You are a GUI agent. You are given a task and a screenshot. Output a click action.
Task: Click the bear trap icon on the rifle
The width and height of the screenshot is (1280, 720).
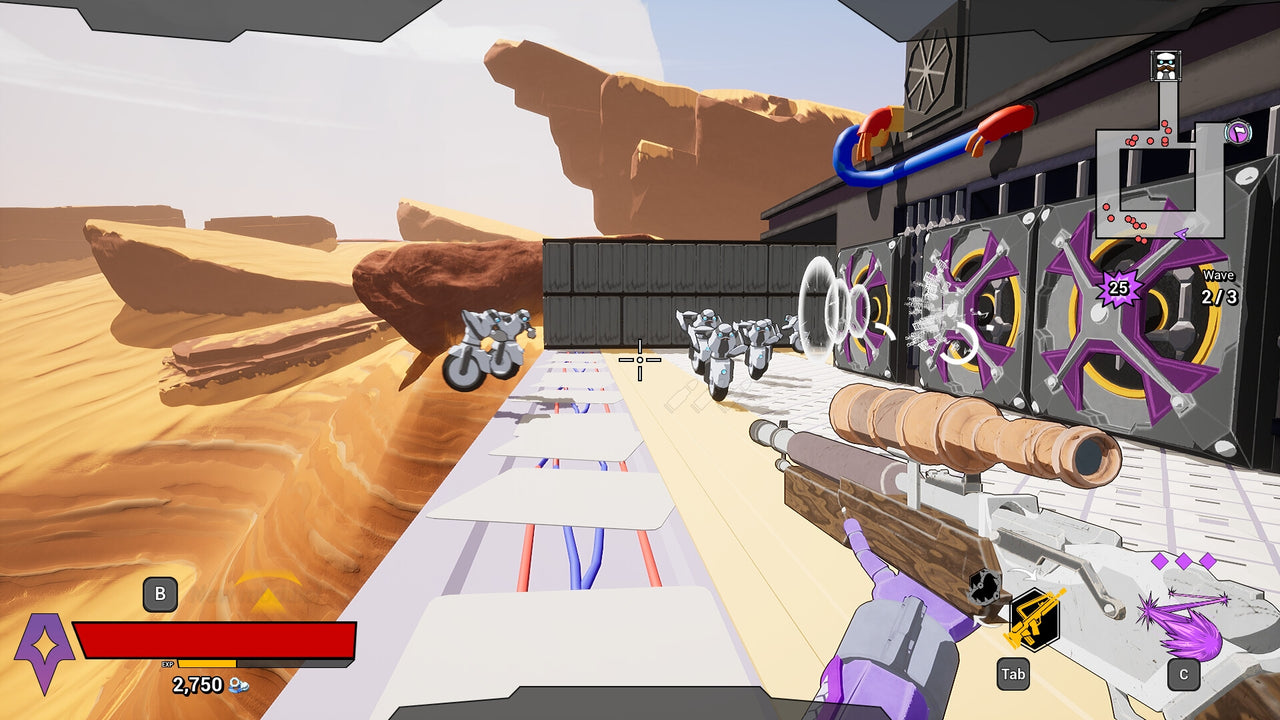[x=984, y=588]
